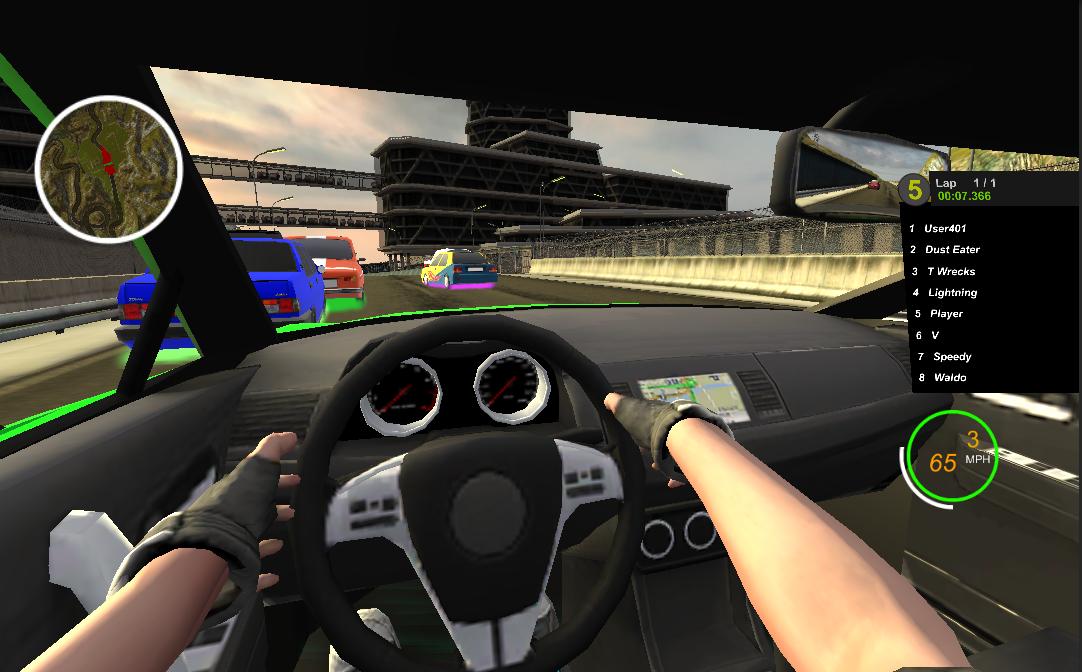
Task: Click Waldo at the bottom of standings
Action: click(x=949, y=378)
